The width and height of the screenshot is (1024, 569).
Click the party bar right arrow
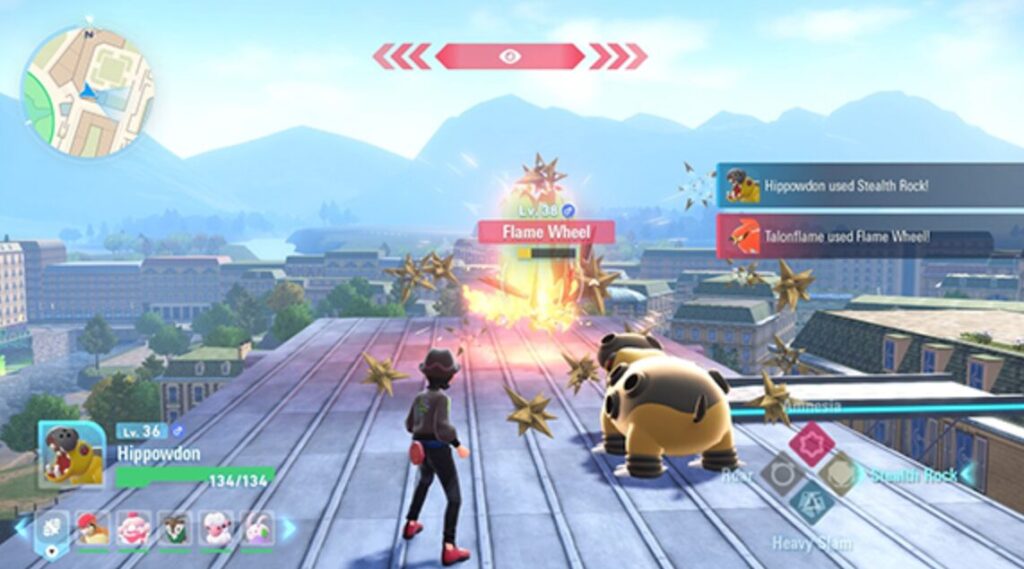coord(289,528)
